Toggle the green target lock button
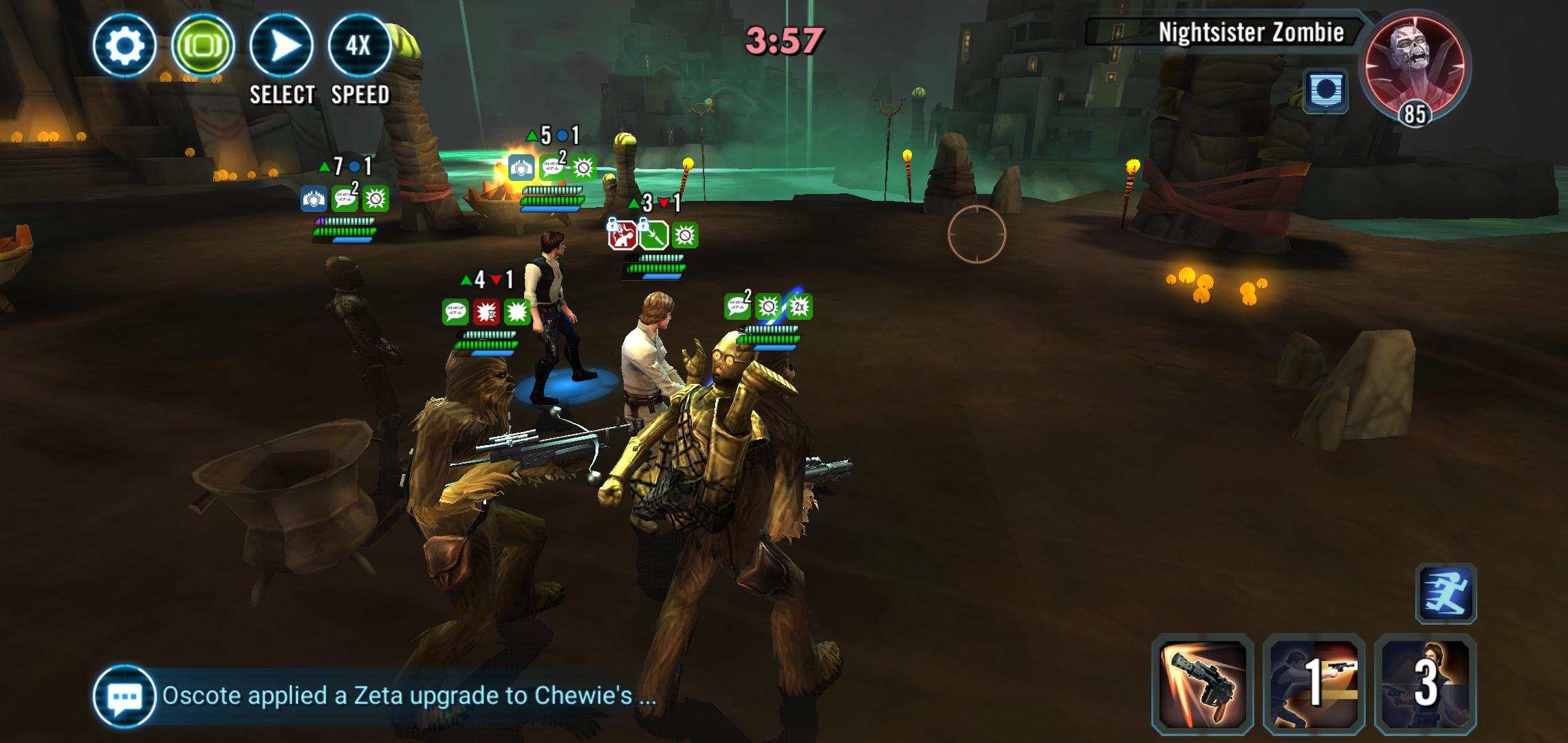 203,46
